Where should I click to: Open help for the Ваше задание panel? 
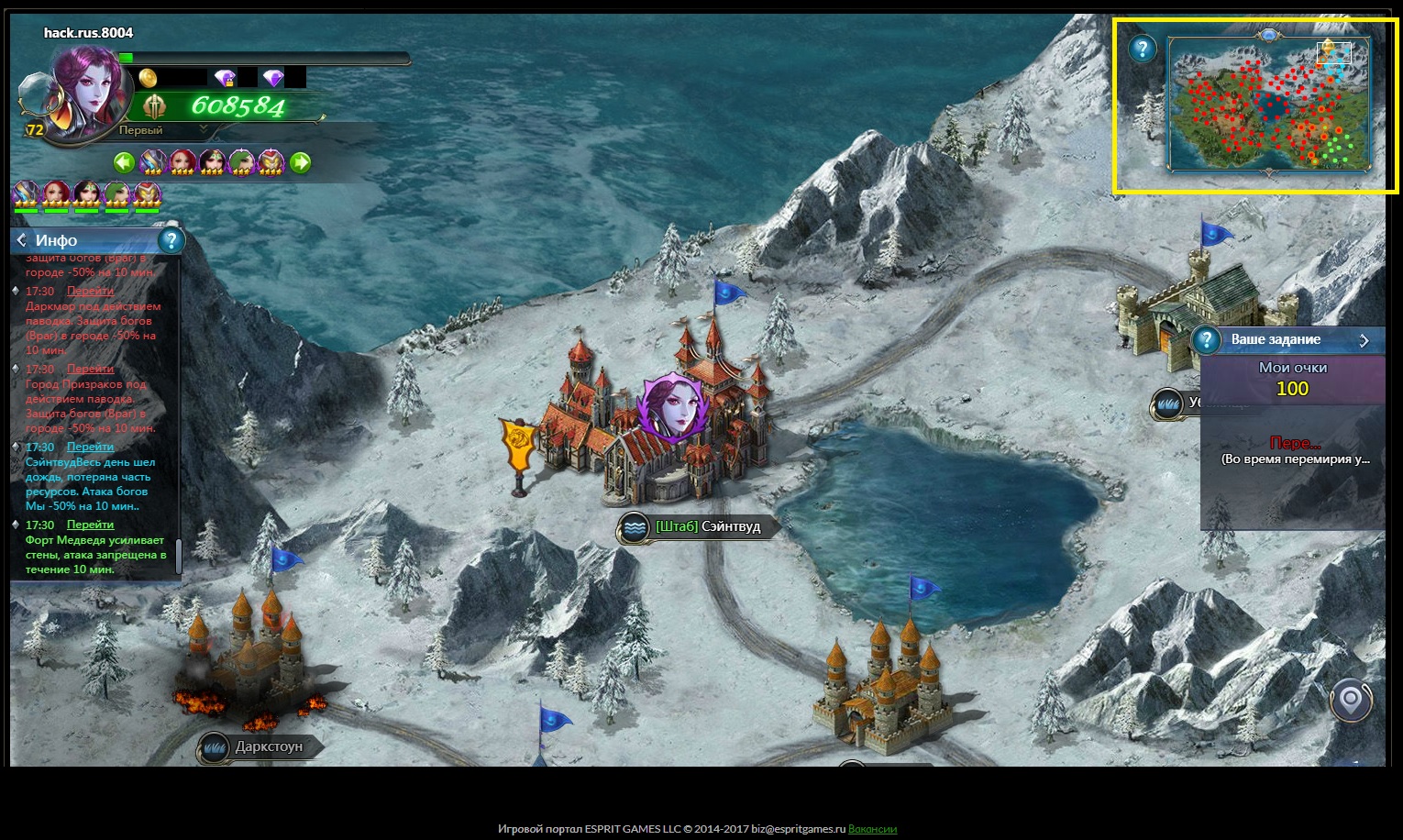click(1207, 340)
